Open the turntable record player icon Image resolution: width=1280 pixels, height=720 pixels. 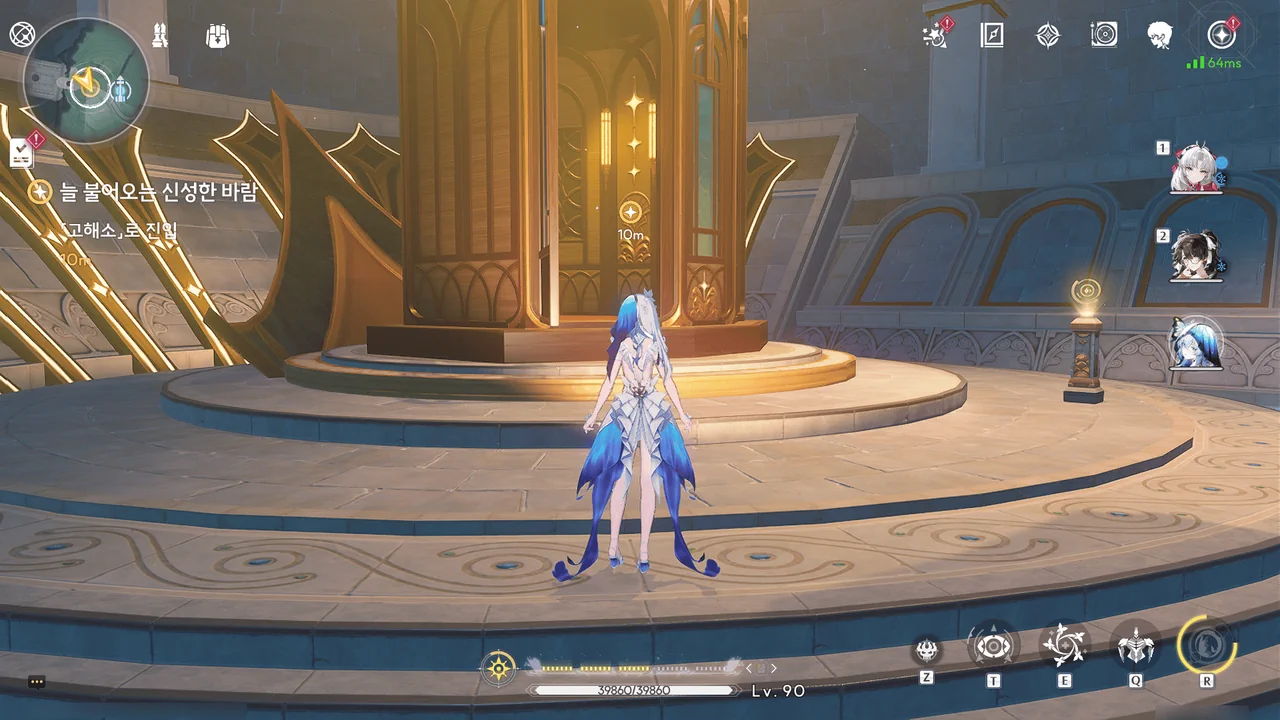pyautogui.click(x=1103, y=36)
